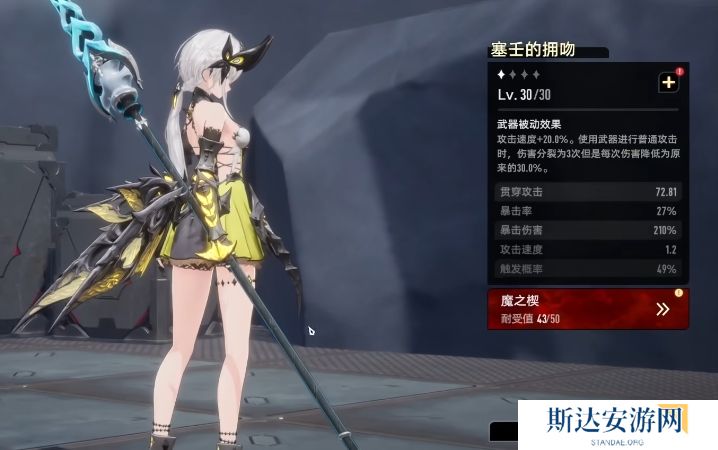718x450 pixels.
Task: Click the yellow plus upgrade button
Action: (668, 84)
